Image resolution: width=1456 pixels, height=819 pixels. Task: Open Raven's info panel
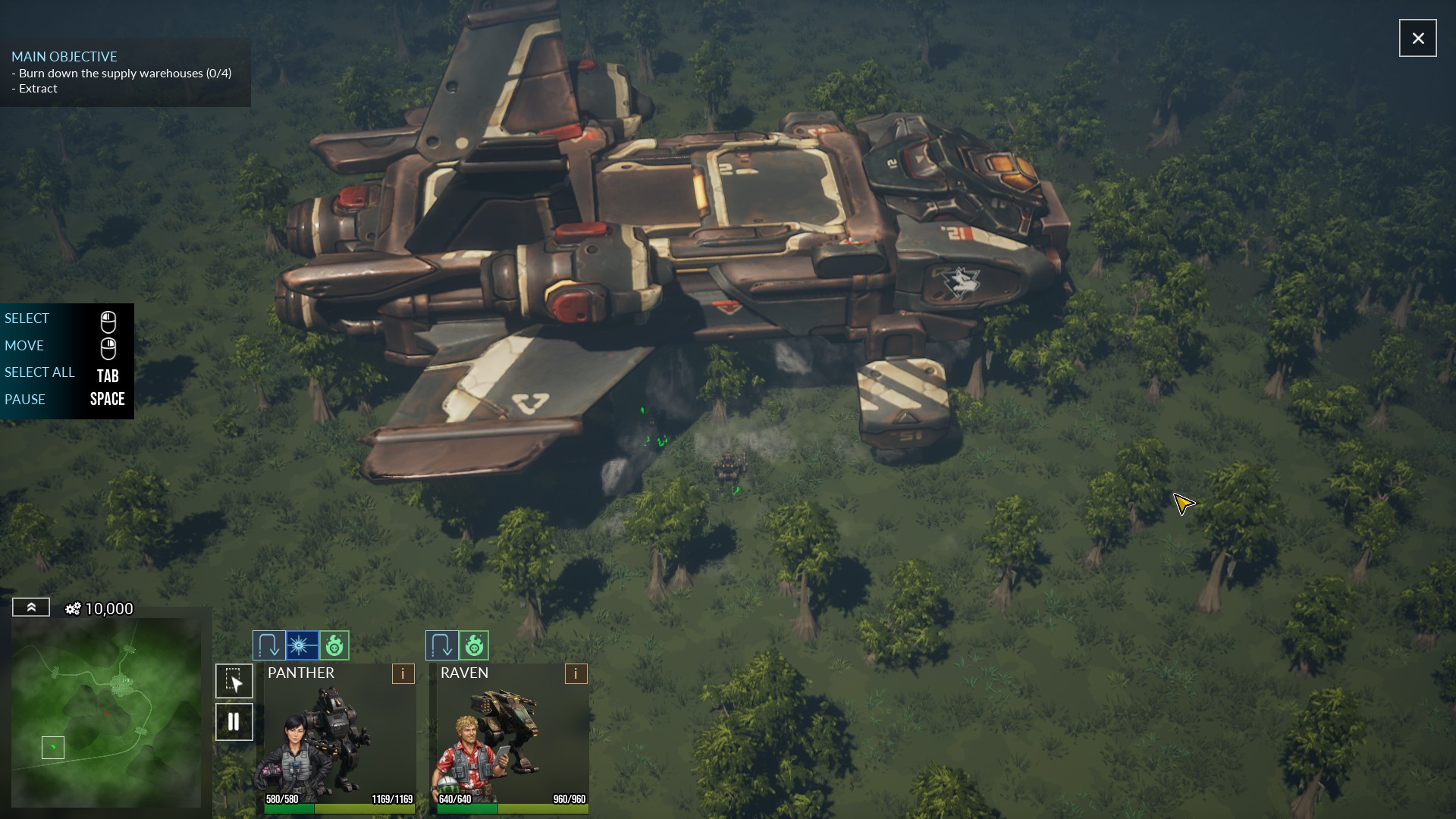coord(576,673)
